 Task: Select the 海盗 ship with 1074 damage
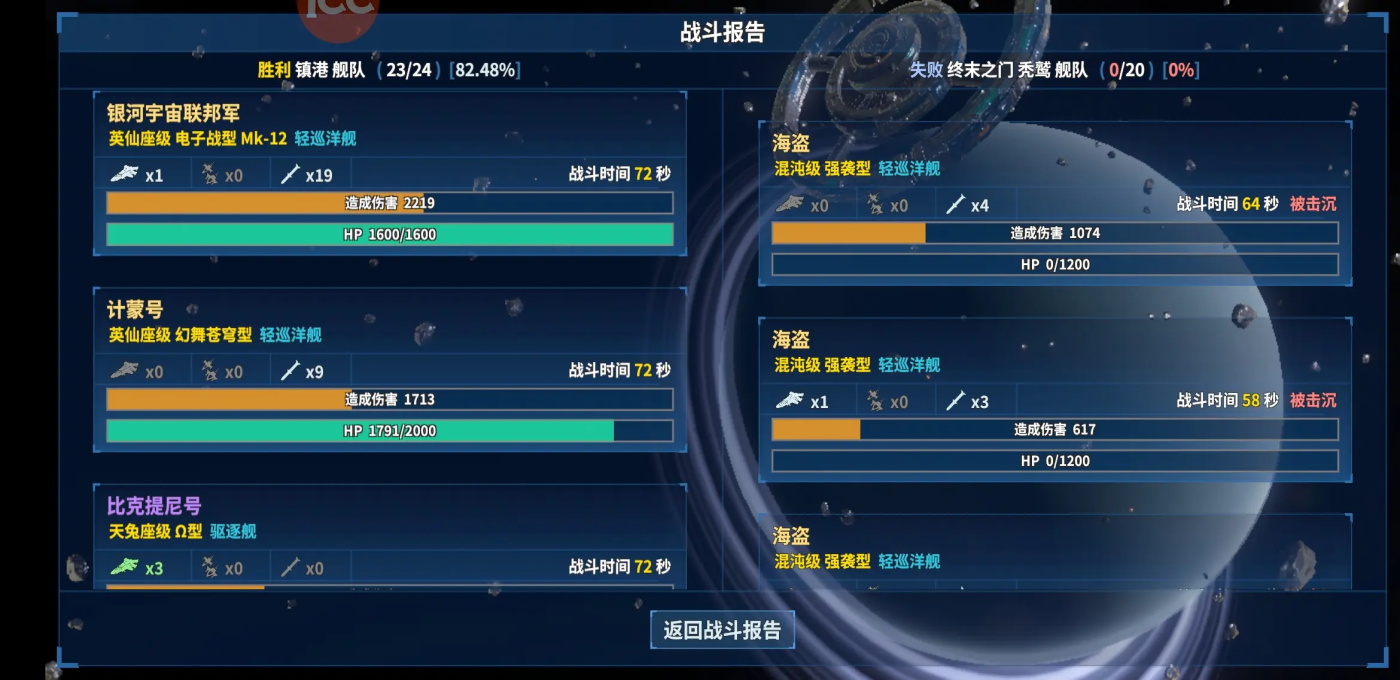[1054, 203]
